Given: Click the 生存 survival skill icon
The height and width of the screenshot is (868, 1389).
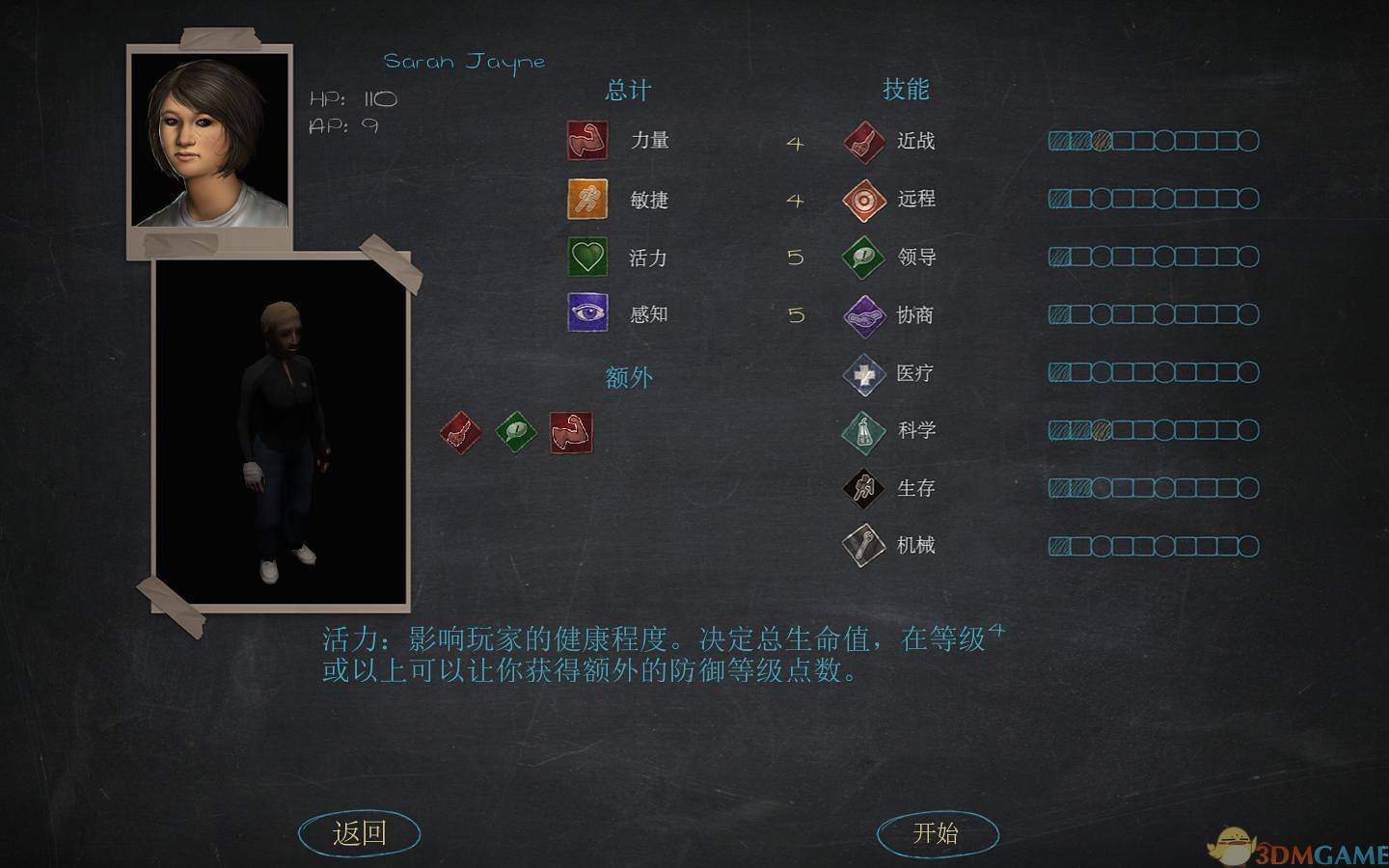Looking at the screenshot, I should pos(863,488).
